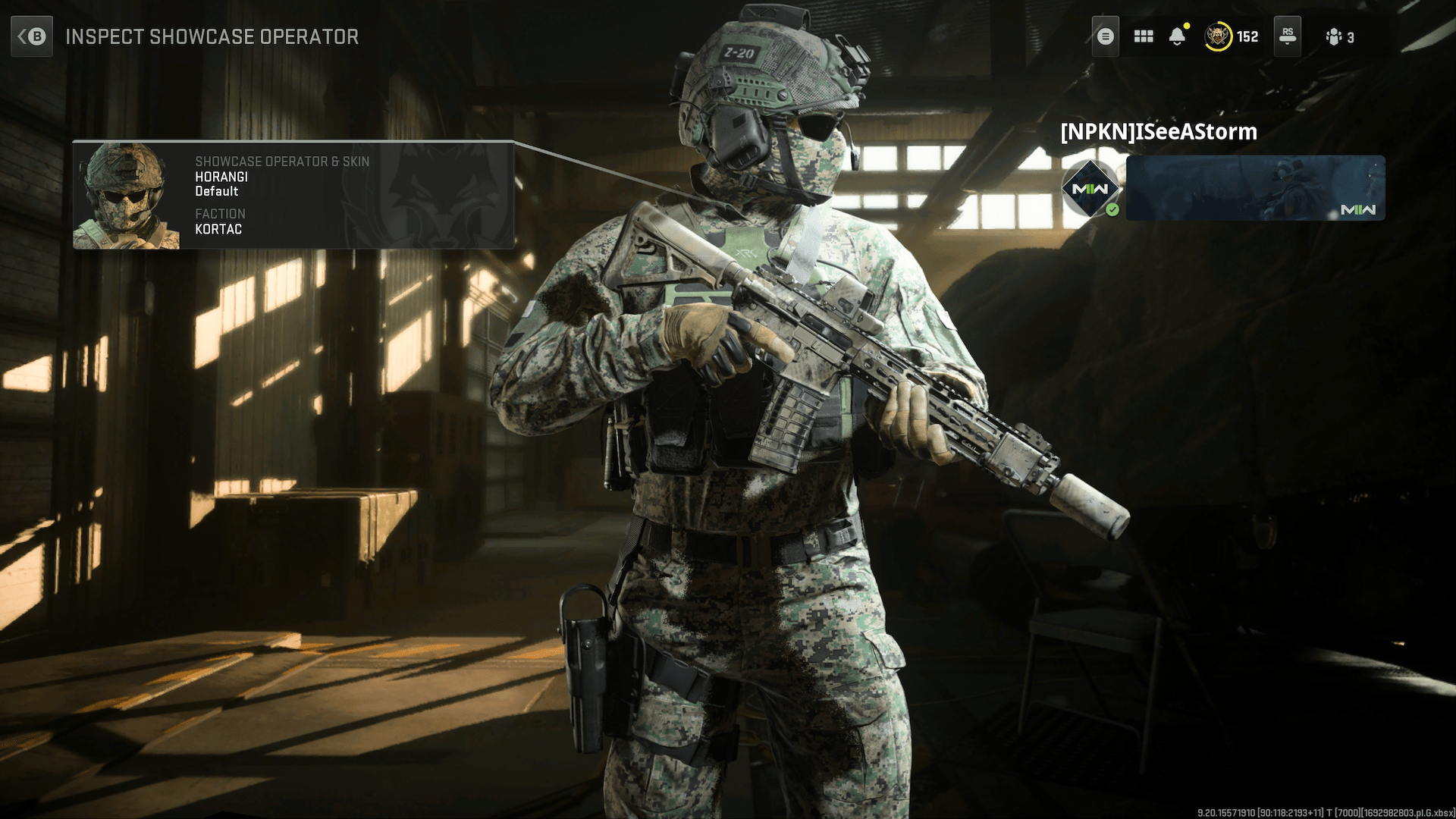
Task: Select the Horangi showcase operator panel
Action: (293, 195)
